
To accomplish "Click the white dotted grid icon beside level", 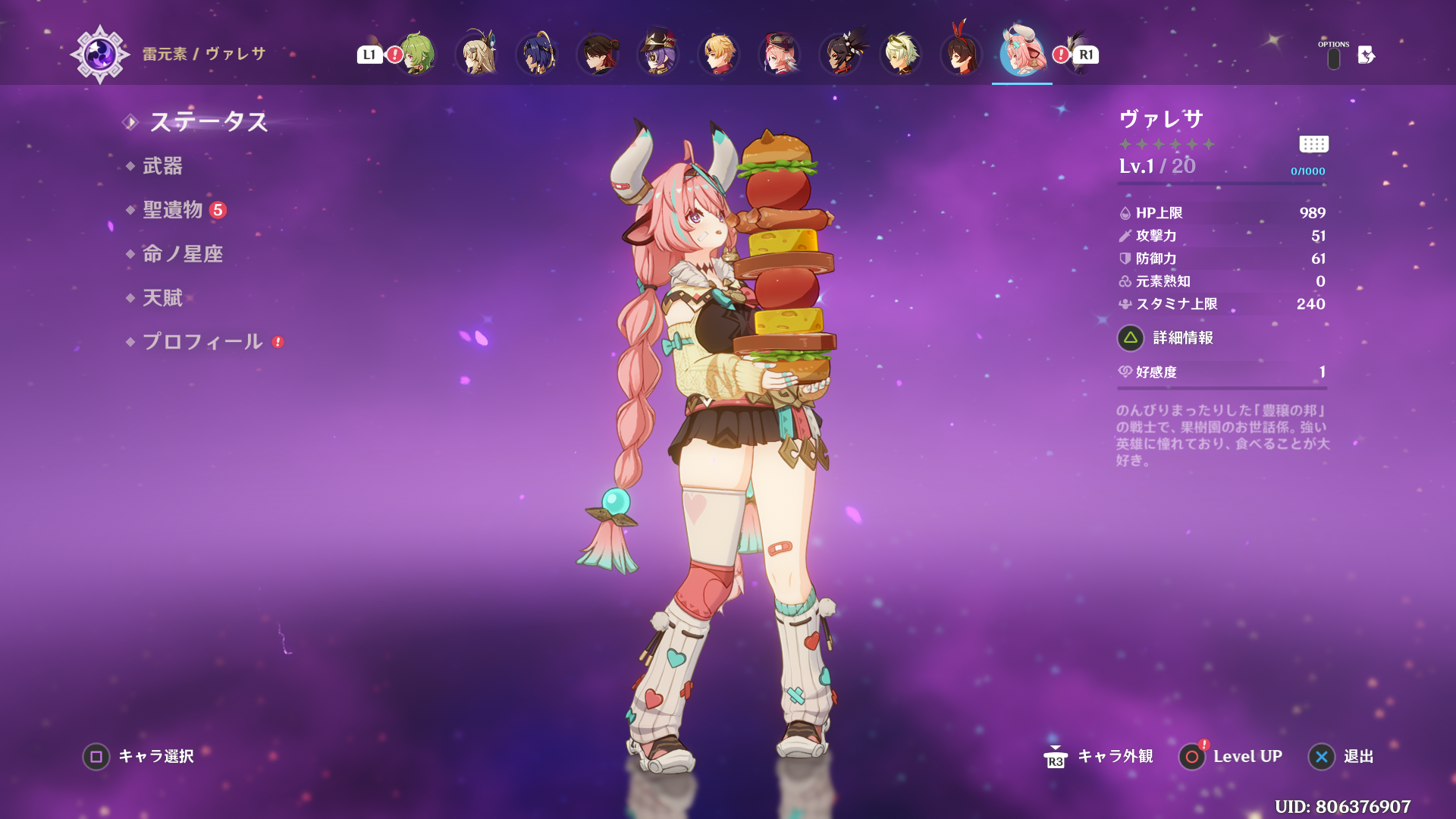I will coord(1313,144).
